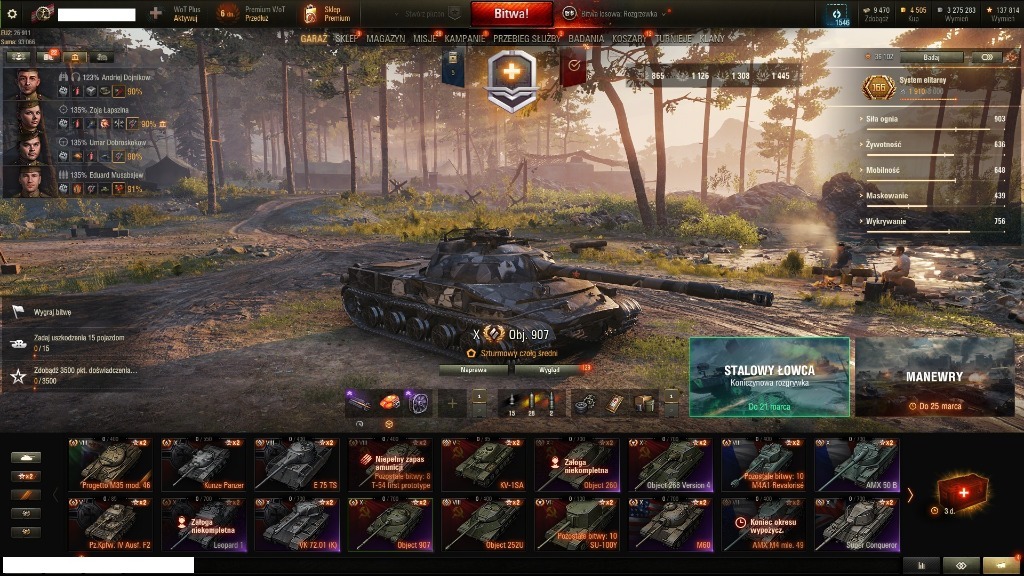Open the settings gear menu
1024x576 pixels.
[x=12, y=14]
